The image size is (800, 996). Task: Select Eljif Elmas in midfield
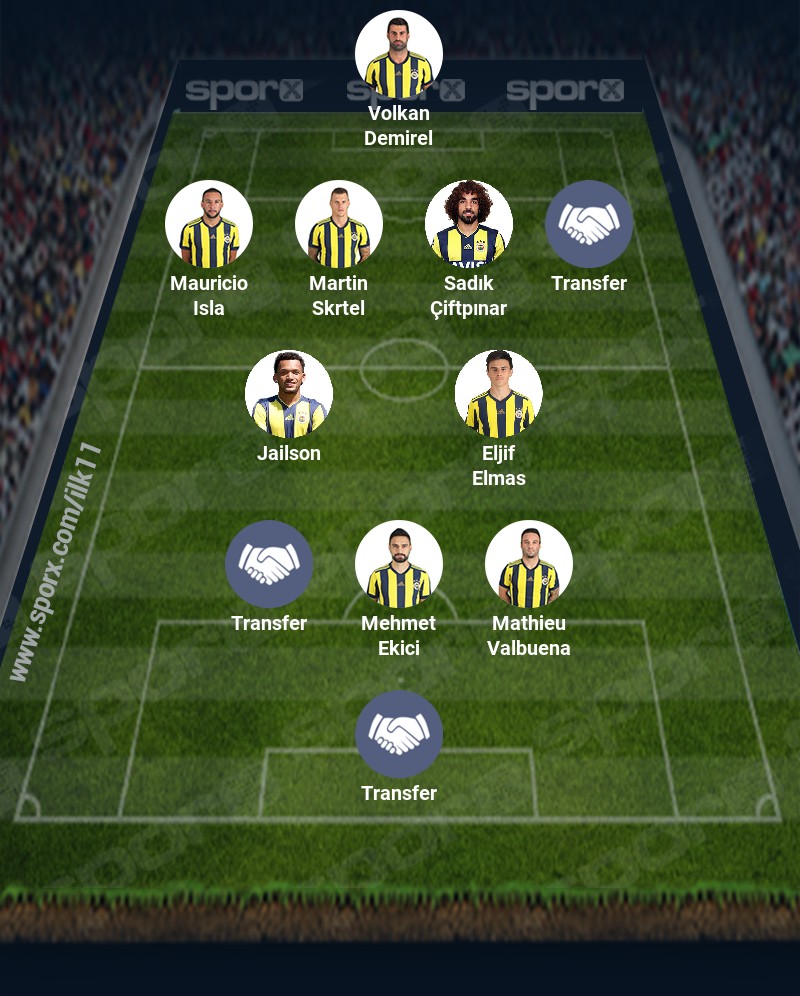tap(499, 395)
